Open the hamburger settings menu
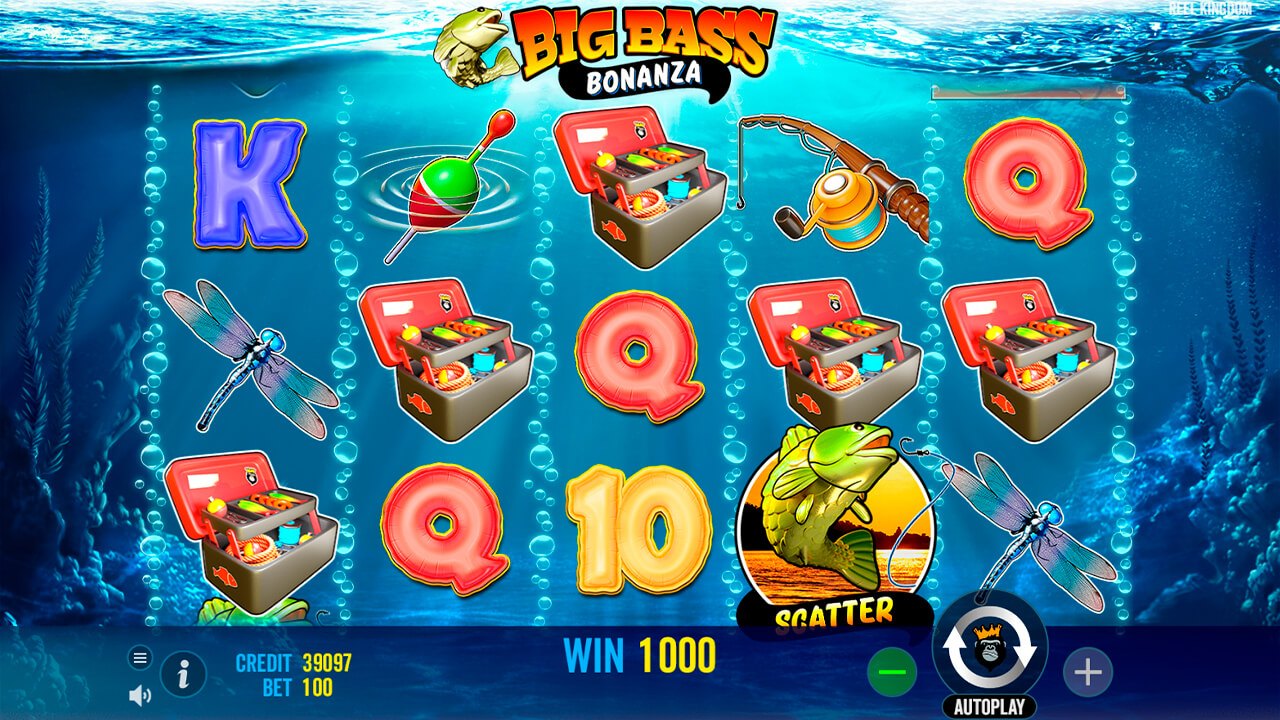The image size is (1280, 720). [139, 658]
